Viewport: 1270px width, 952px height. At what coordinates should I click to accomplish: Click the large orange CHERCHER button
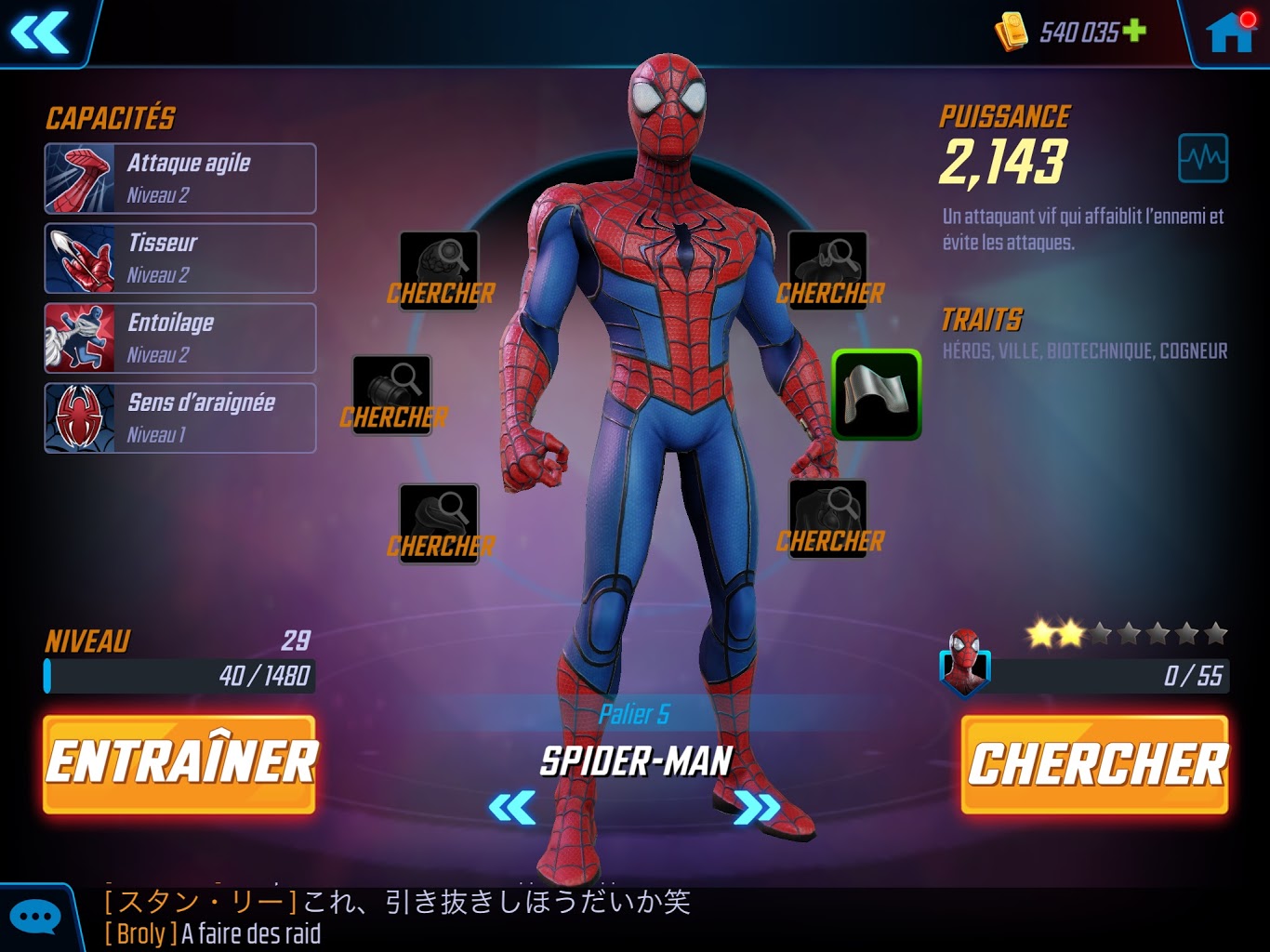tap(1095, 764)
